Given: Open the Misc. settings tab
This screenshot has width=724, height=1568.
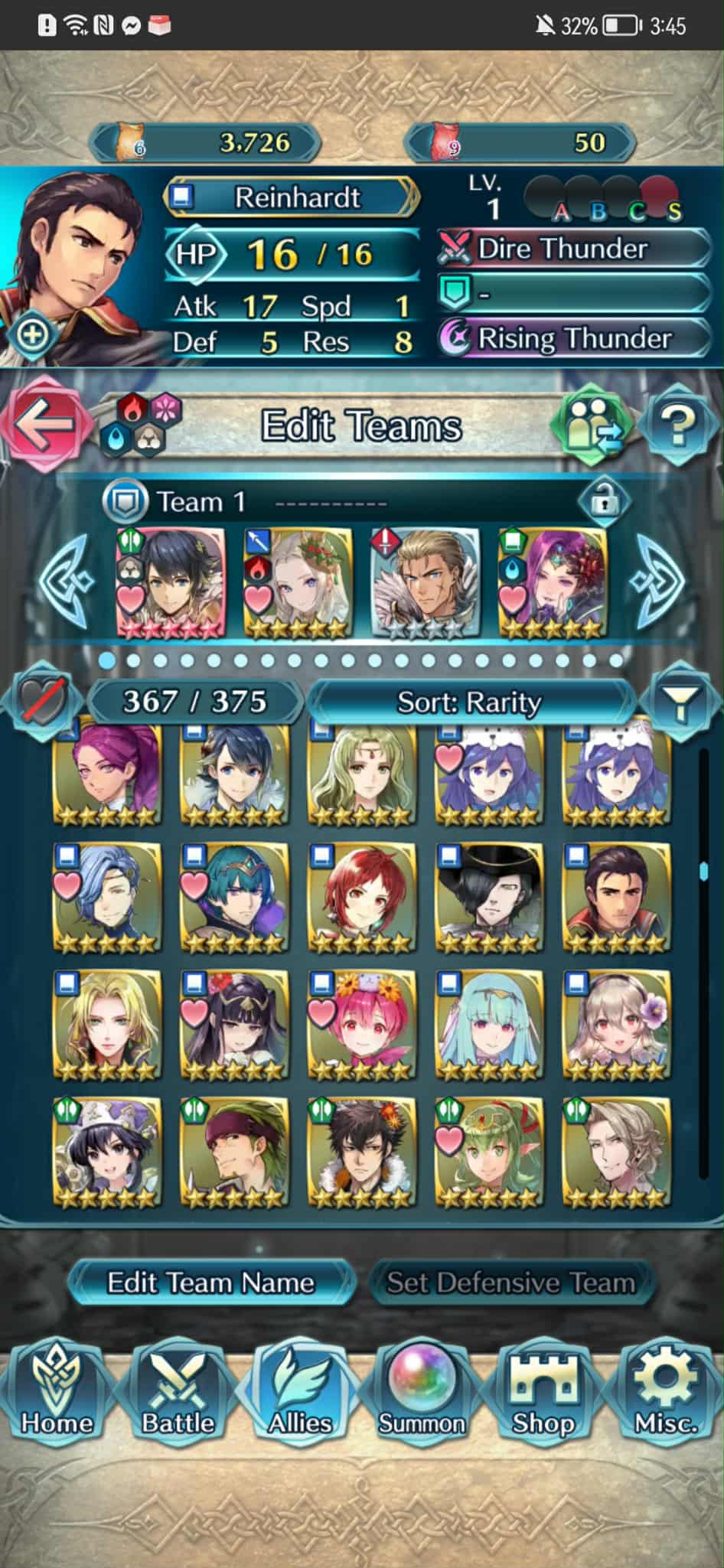Looking at the screenshot, I should pyautogui.click(x=665, y=1394).
